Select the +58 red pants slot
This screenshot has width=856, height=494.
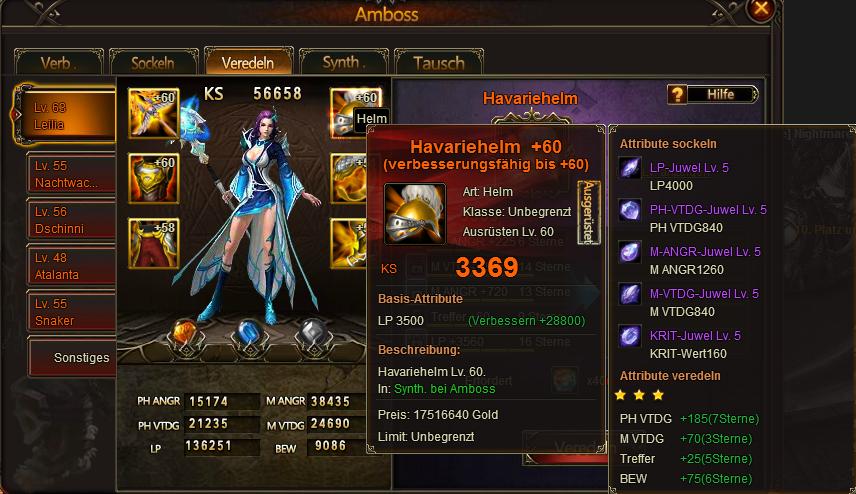(x=153, y=243)
